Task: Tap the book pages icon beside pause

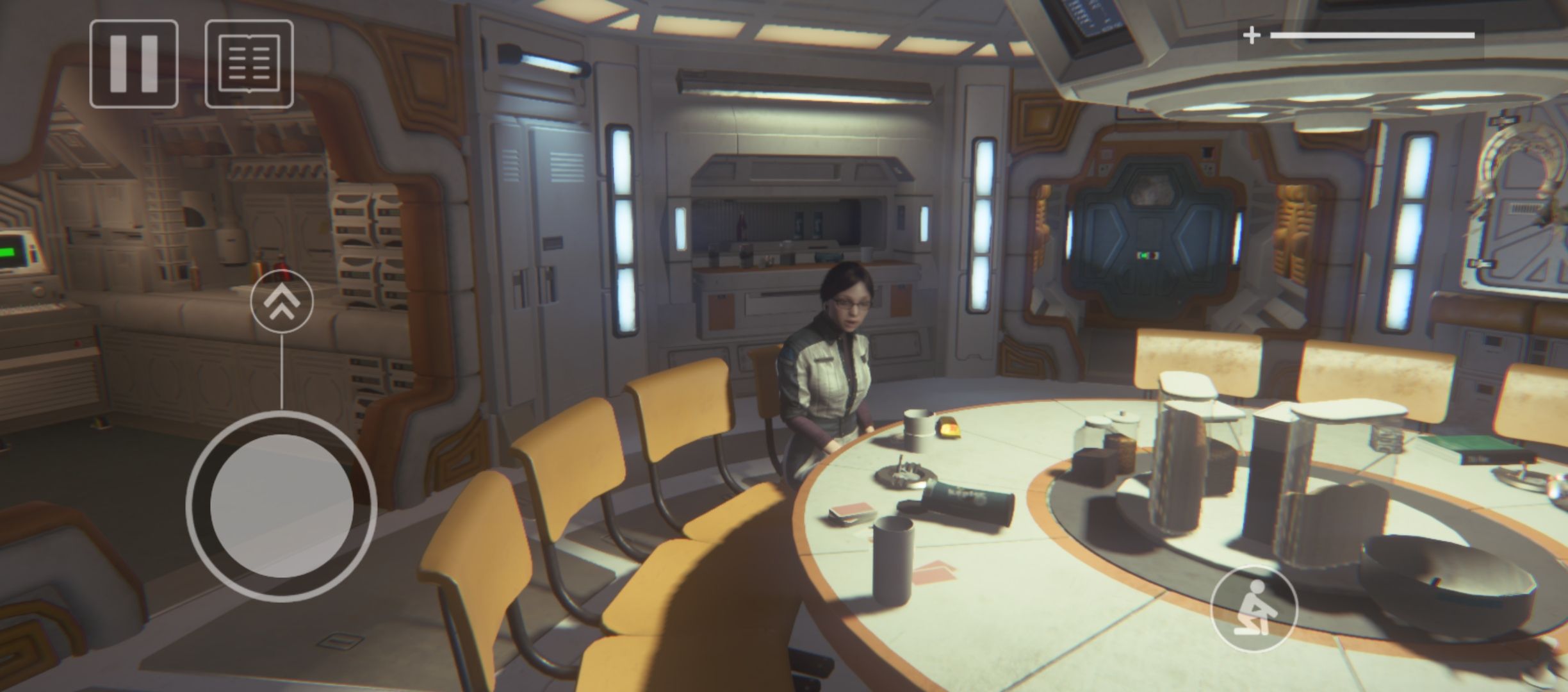Action: (250, 64)
